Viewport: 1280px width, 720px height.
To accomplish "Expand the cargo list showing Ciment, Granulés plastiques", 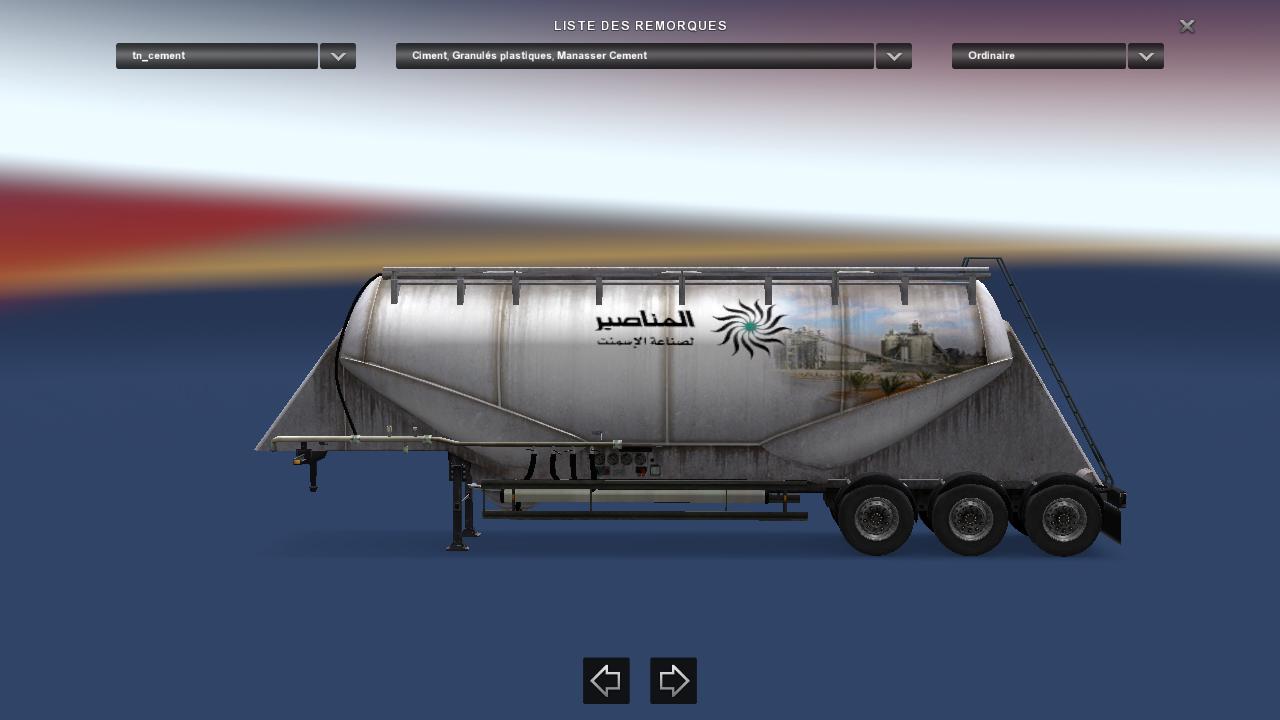I will point(635,56).
